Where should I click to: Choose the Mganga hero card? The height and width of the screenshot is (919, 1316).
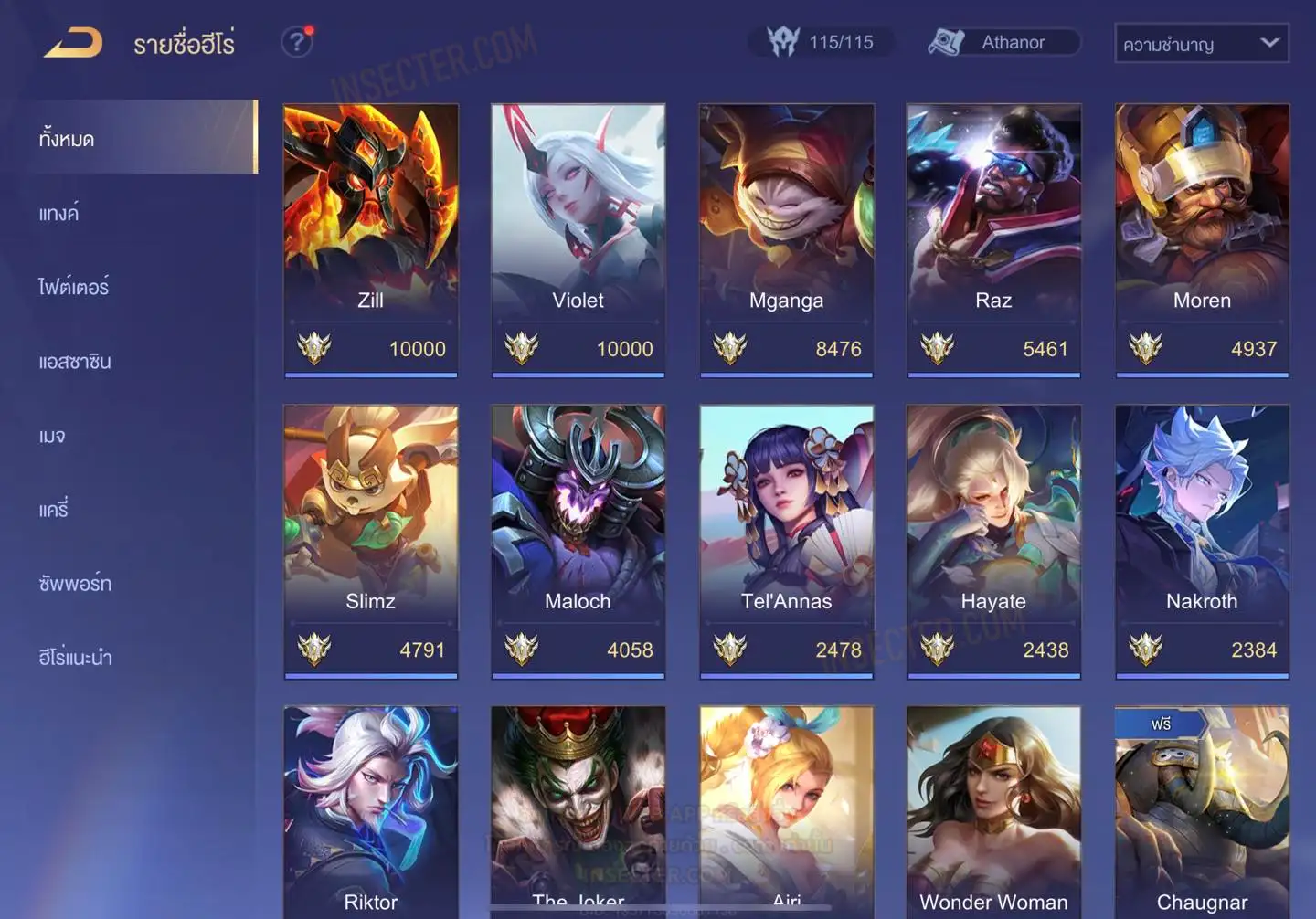[786, 239]
